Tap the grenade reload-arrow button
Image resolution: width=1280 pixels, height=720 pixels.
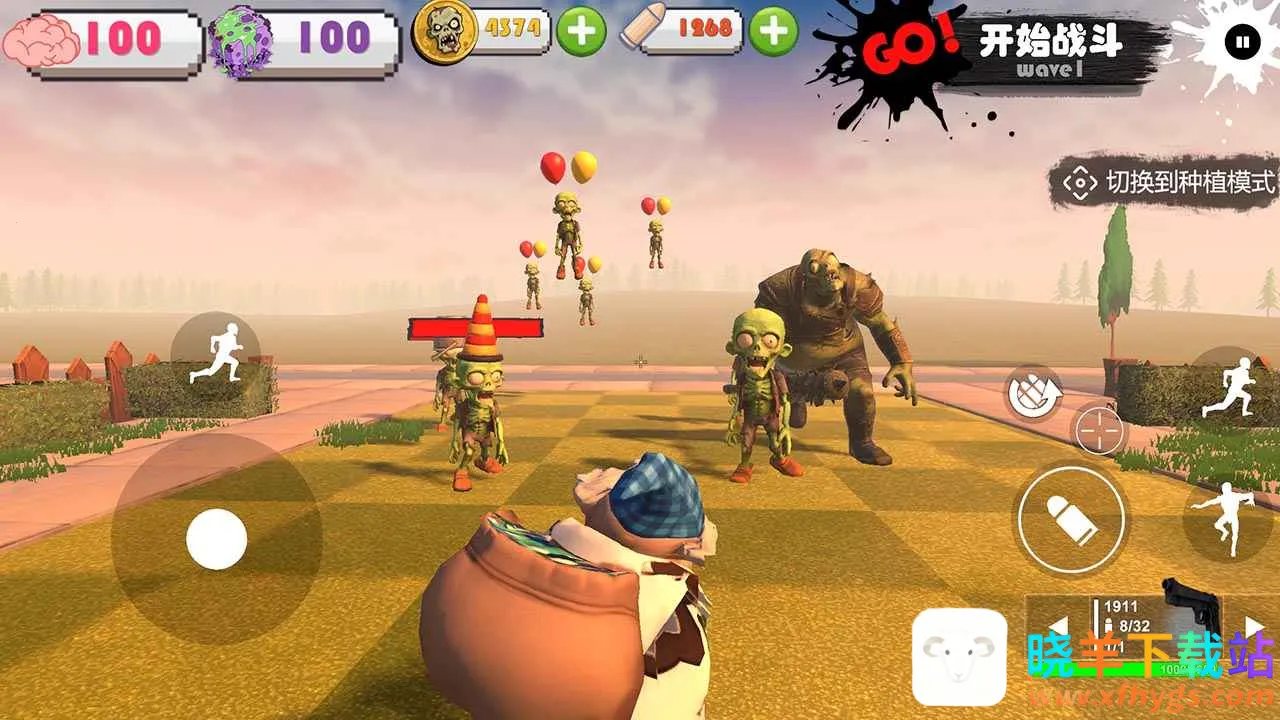point(1031,395)
